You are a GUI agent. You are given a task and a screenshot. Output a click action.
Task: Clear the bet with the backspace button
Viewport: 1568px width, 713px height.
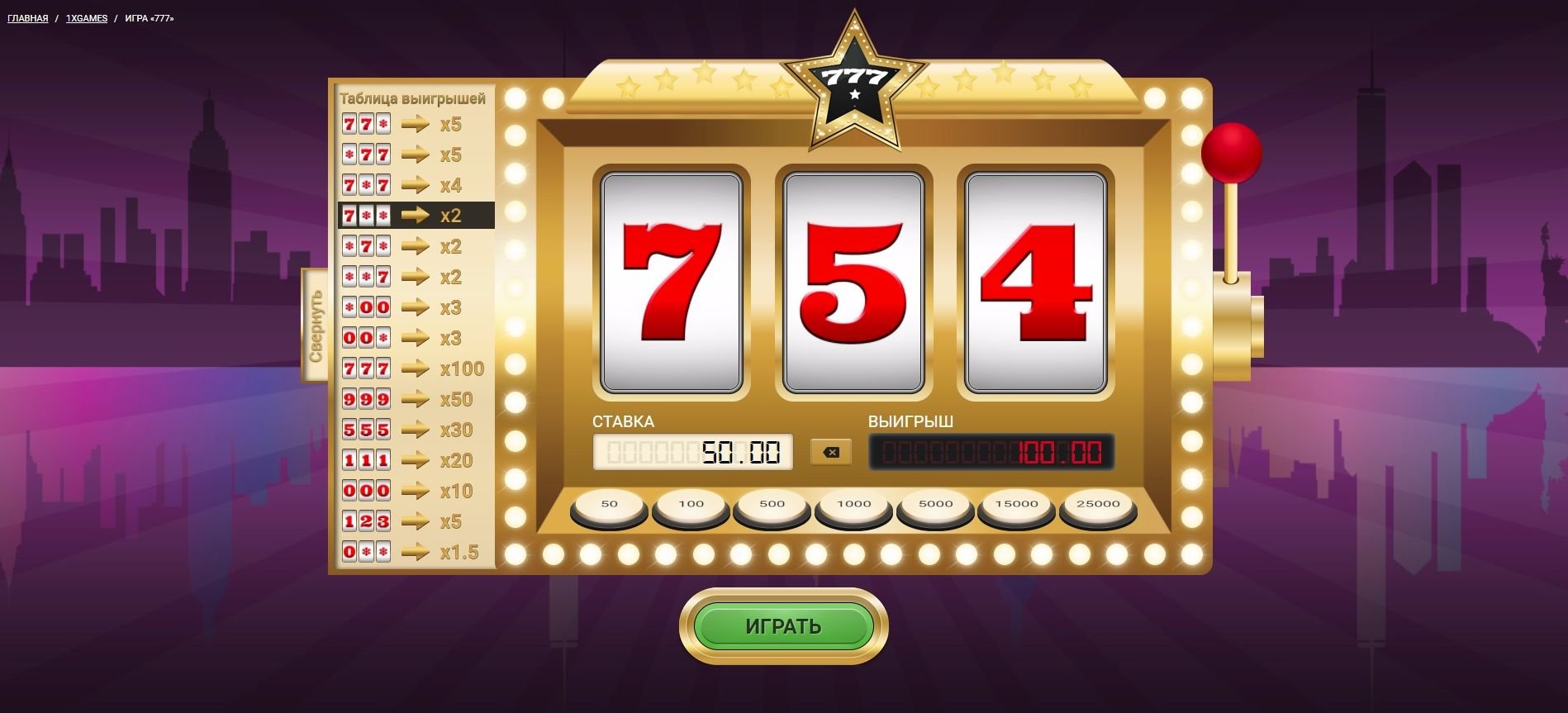(831, 452)
